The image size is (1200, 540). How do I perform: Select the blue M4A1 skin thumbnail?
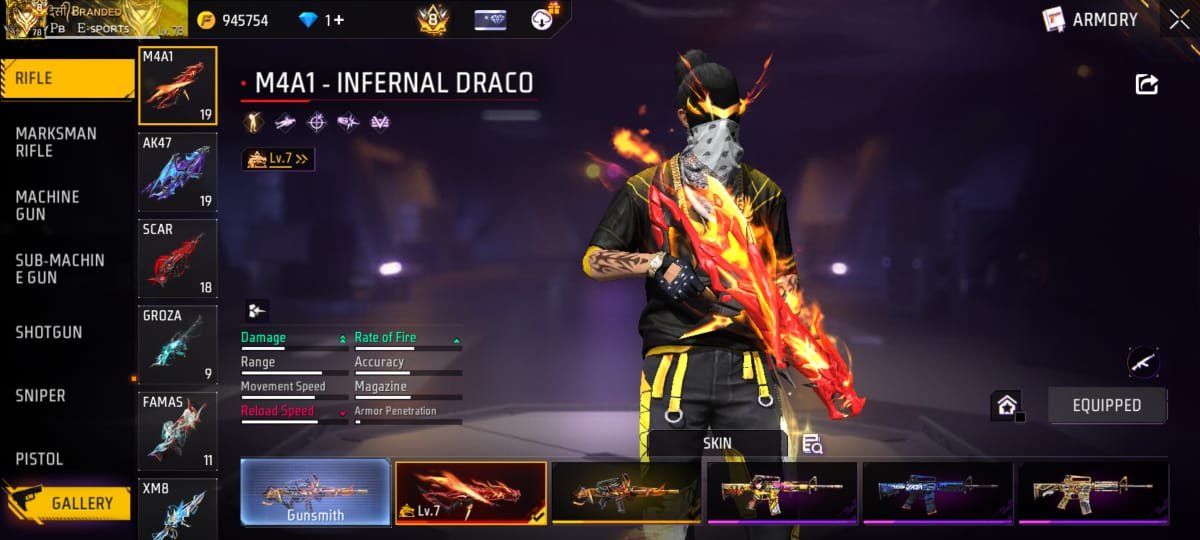click(x=937, y=492)
